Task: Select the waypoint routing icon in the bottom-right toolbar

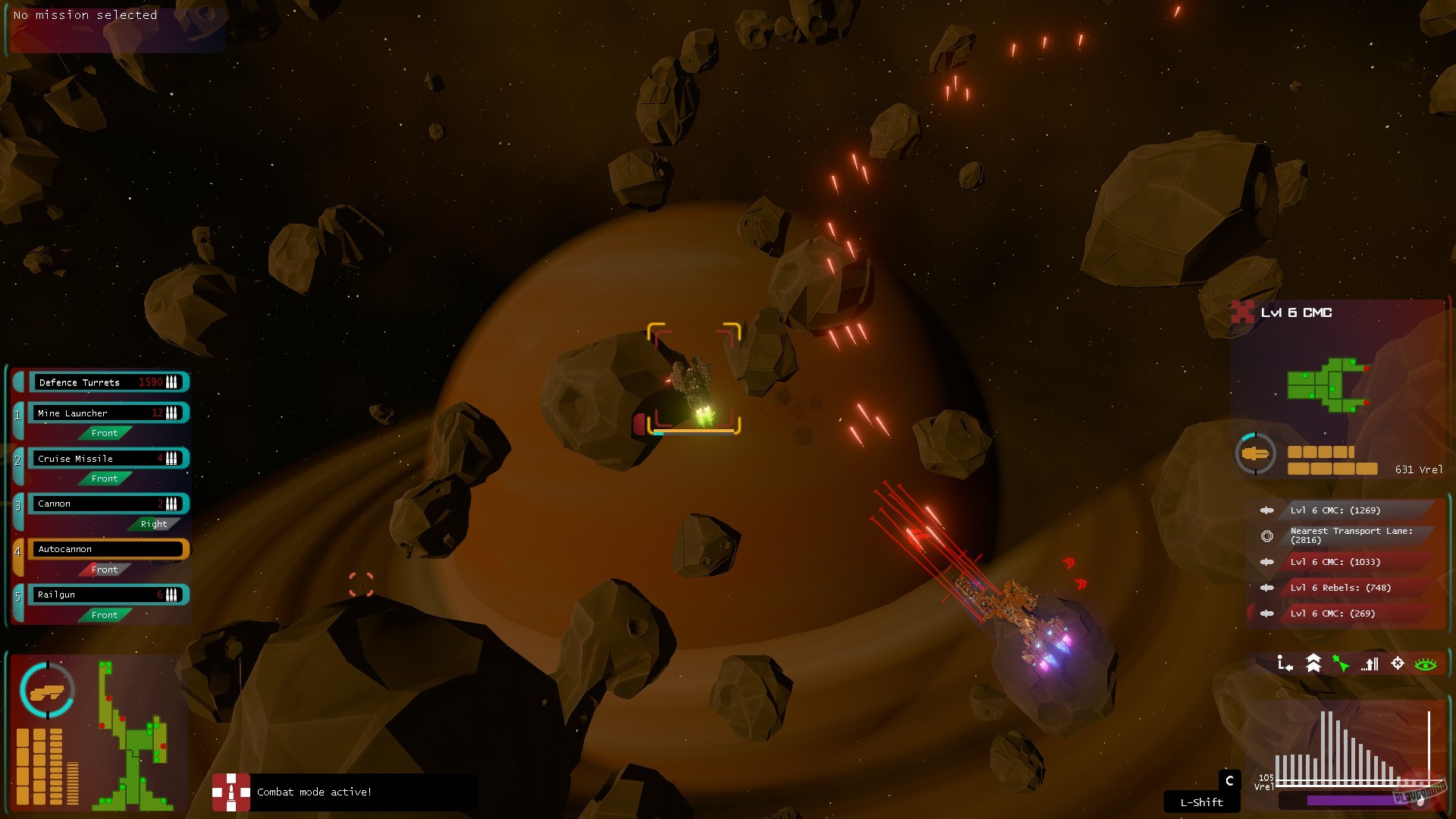Action: click(1285, 664)
